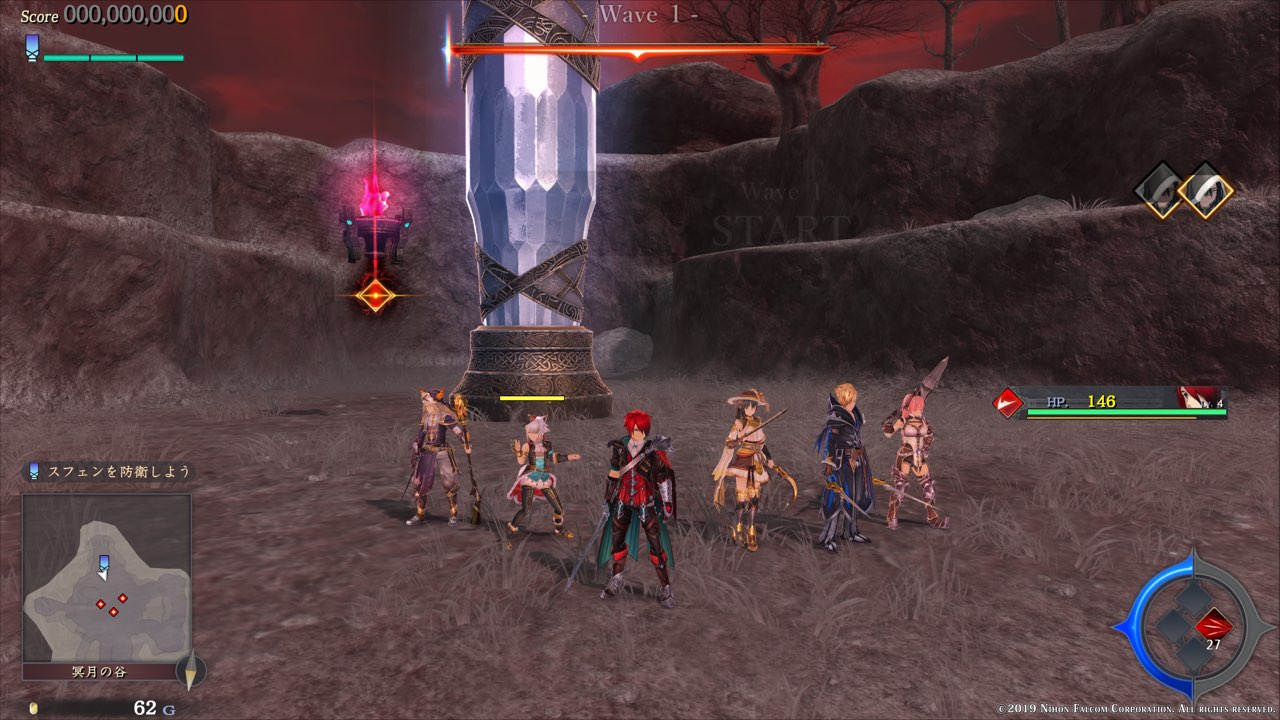Click the red attack-type diamond beside HP

(1007, 402)
